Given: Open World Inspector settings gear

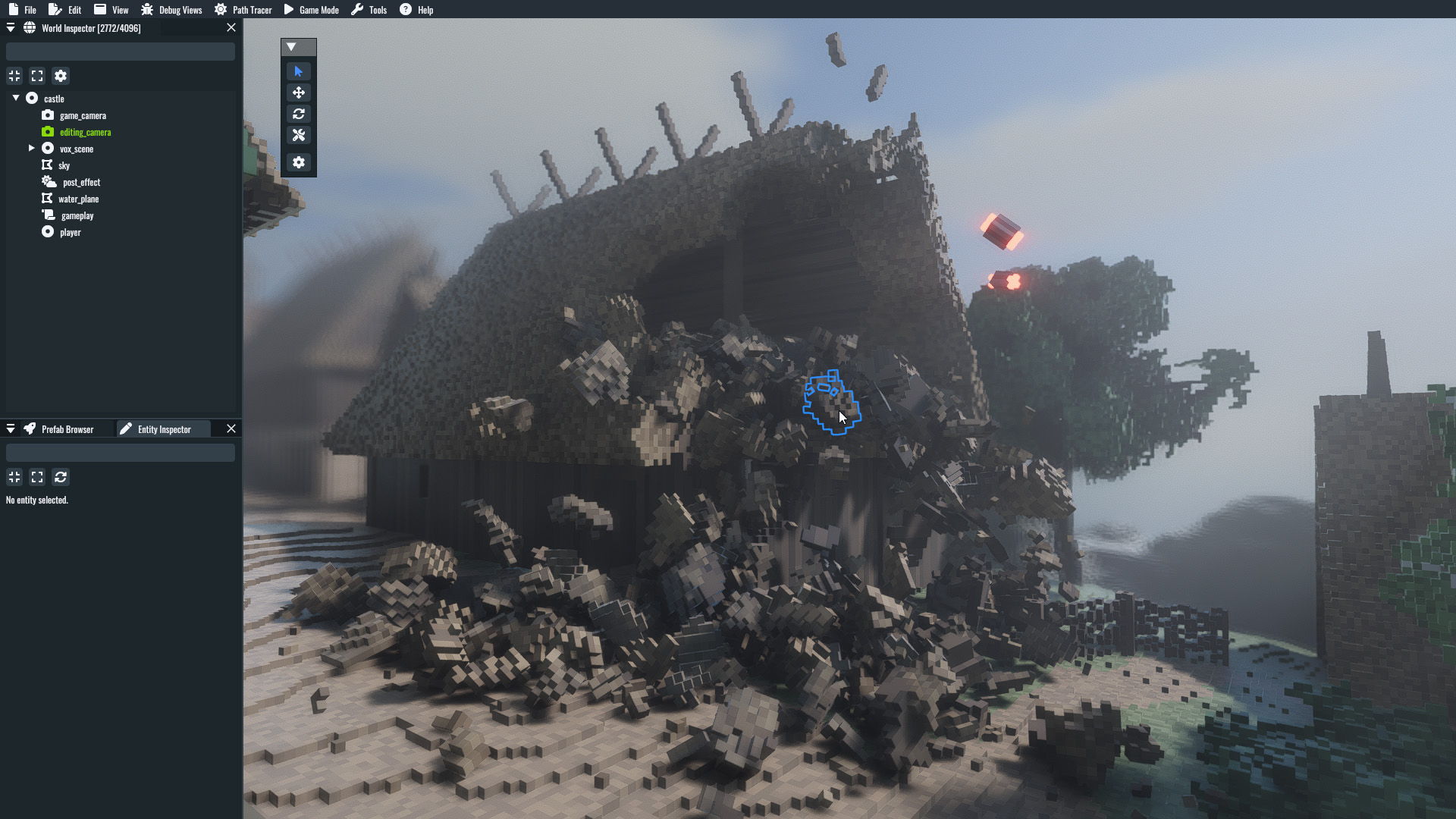Looking at the screenshot, I should (x=60, y=76).
